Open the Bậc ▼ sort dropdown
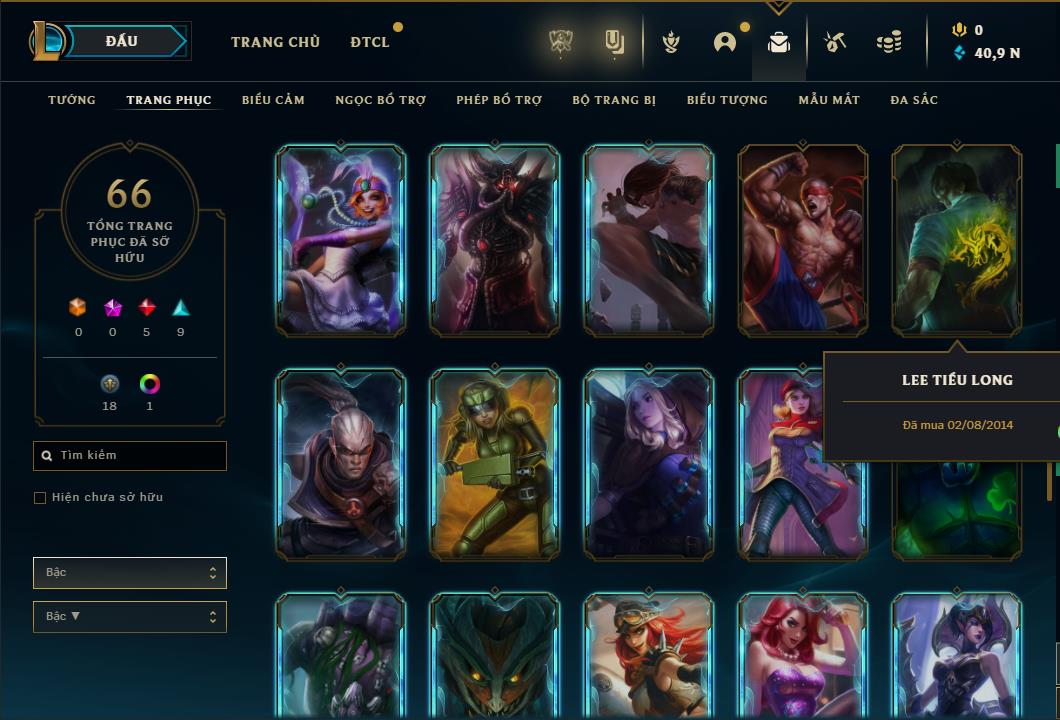Image resolution: width=1060 pixels, height=720 pixels. 130,617
